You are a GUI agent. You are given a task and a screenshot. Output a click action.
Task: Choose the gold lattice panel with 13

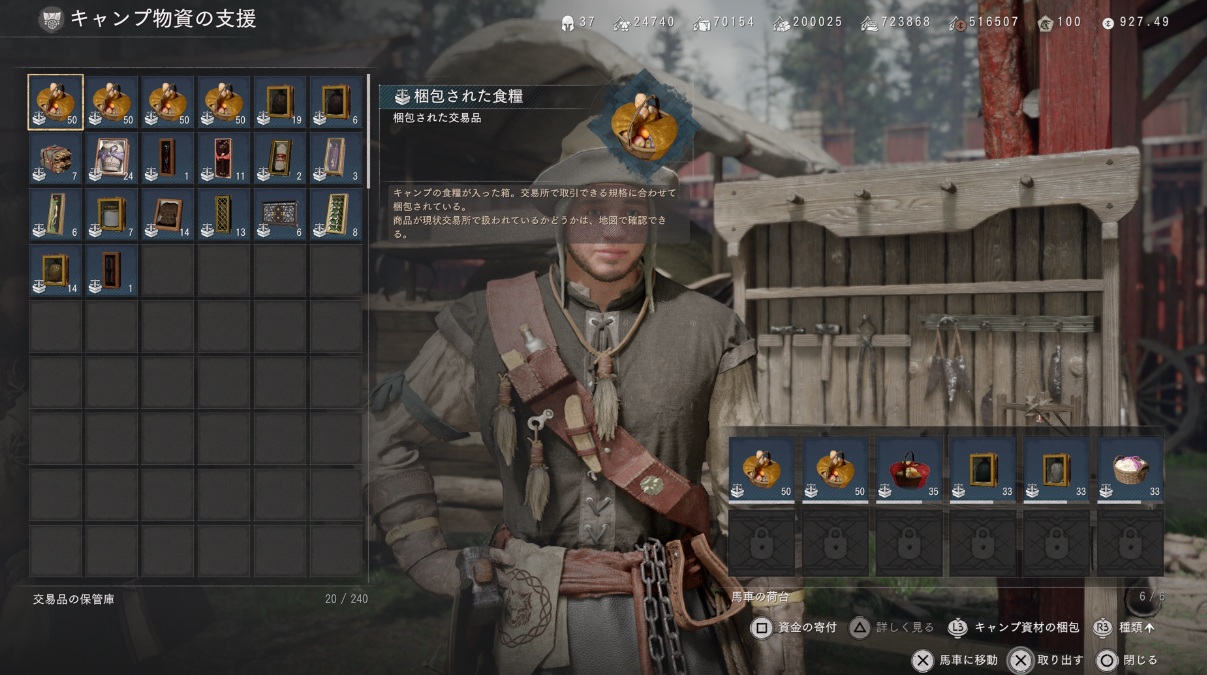click(224, 214)
